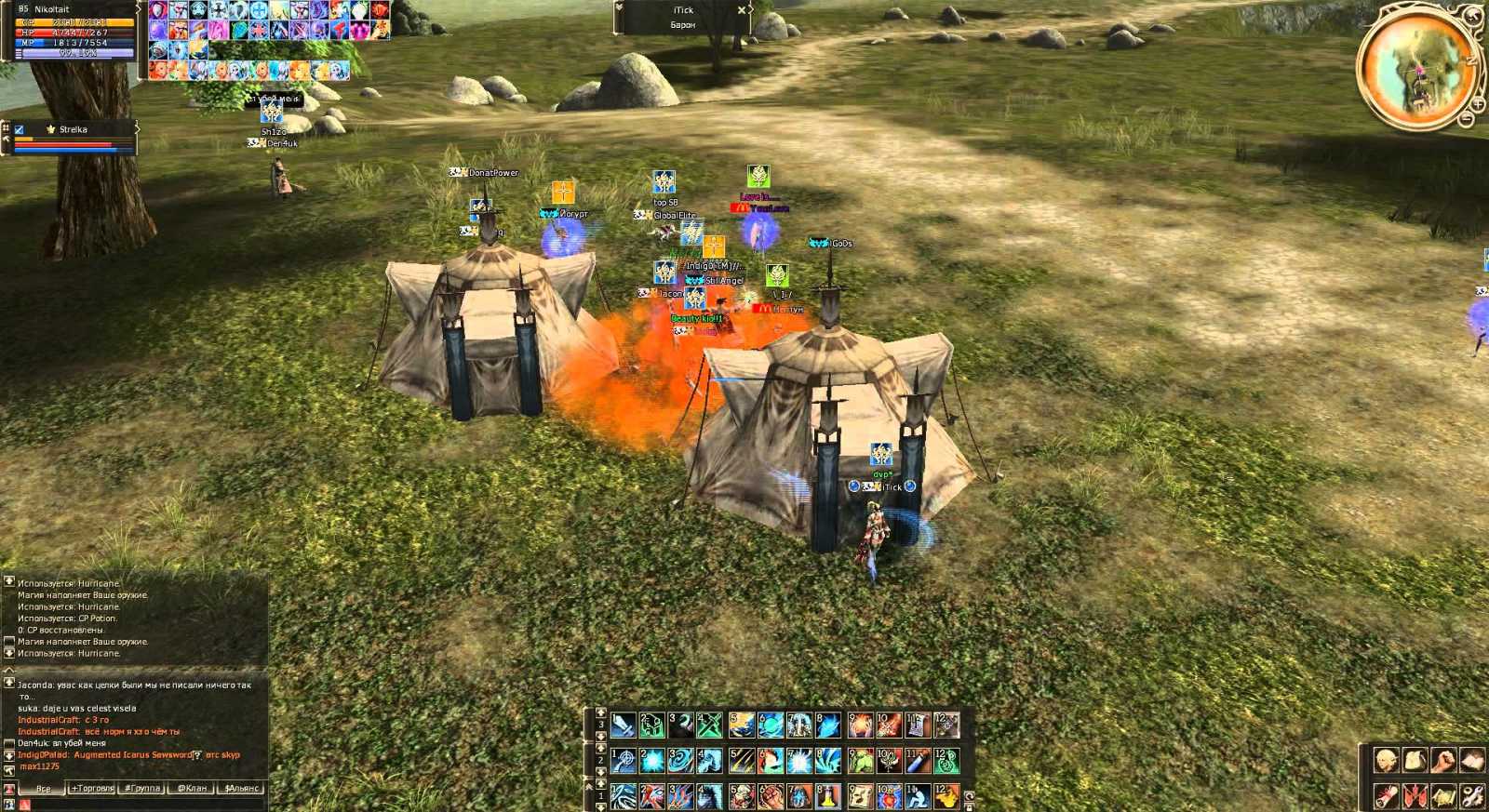Show the $Альянс chat tab
Viewport: 1489px width, 812px height.
(x=241, y=788)
